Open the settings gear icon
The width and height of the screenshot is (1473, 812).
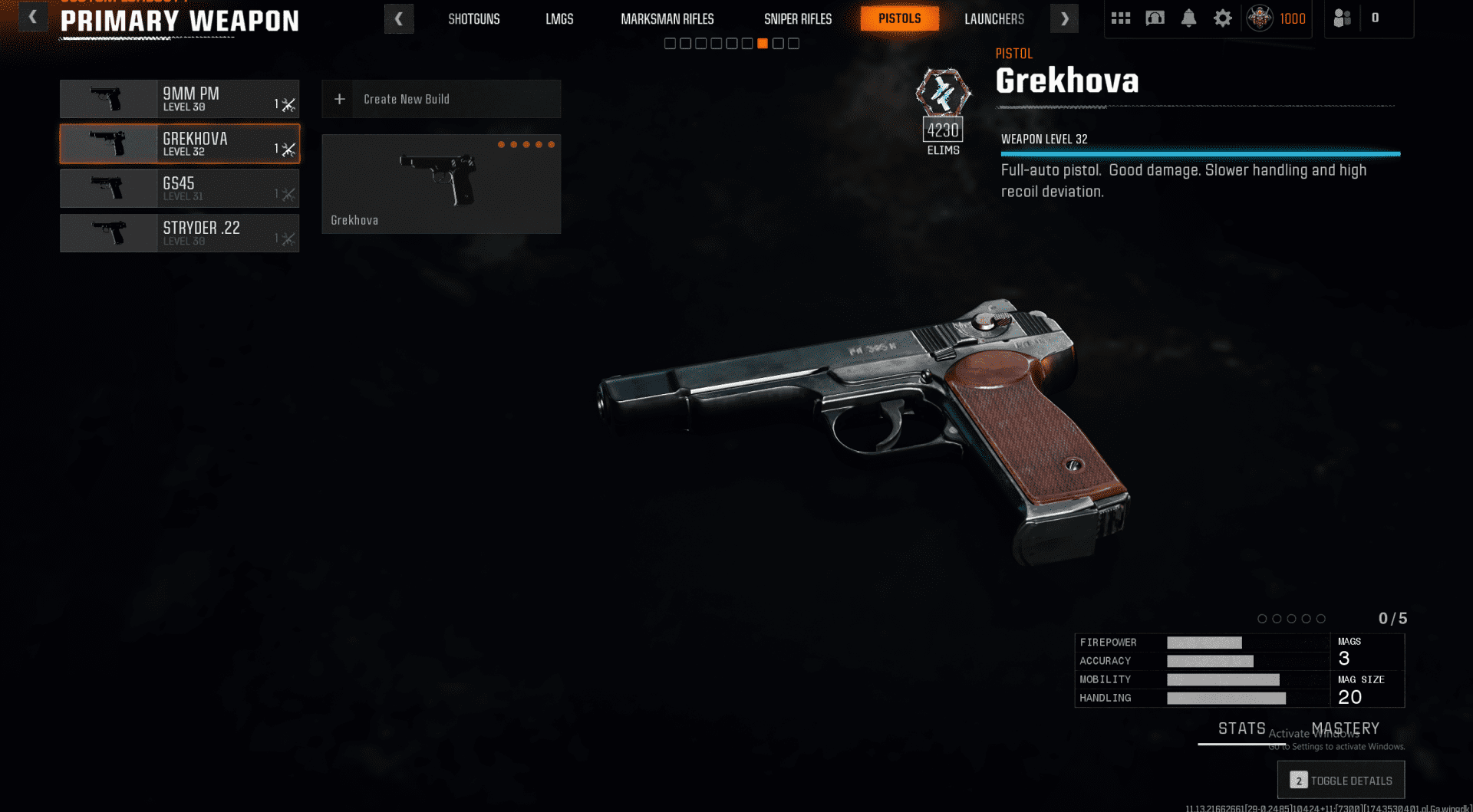[1222, 18]
